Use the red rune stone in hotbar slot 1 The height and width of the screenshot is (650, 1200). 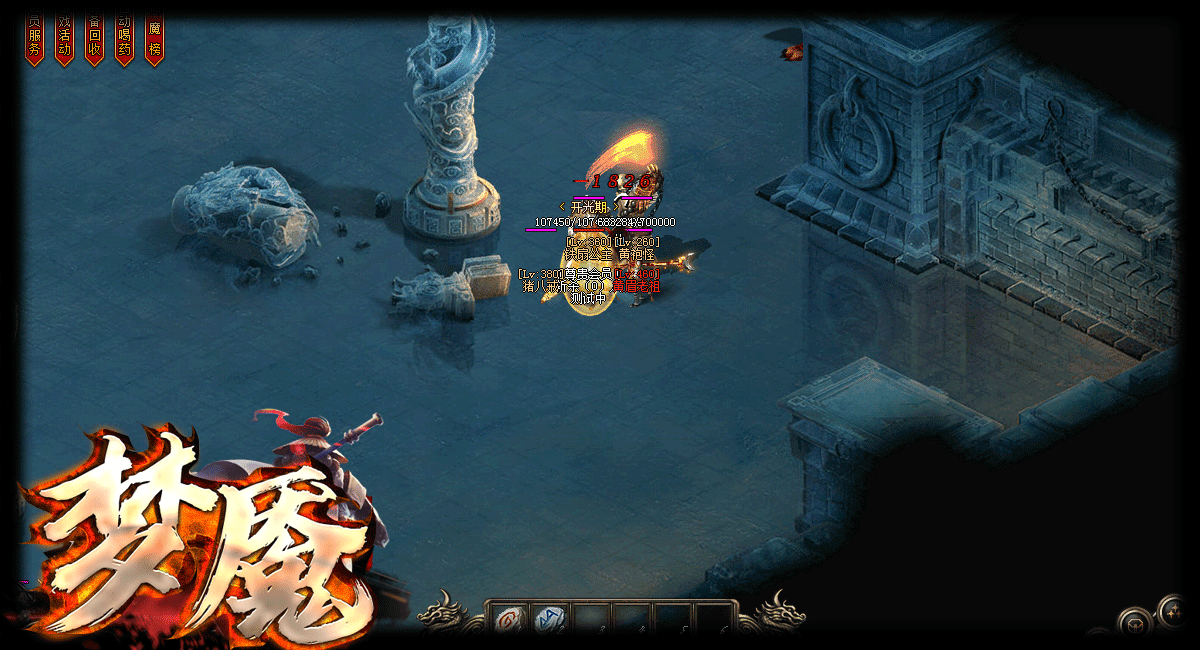pyautogui.click(x=507, y=621)
